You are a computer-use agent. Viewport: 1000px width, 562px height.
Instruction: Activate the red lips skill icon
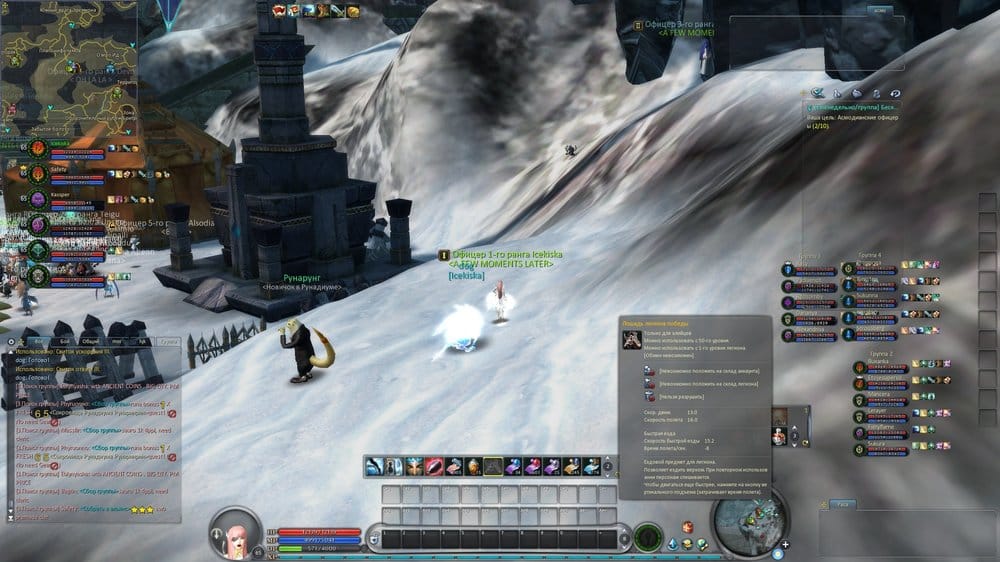434,466
